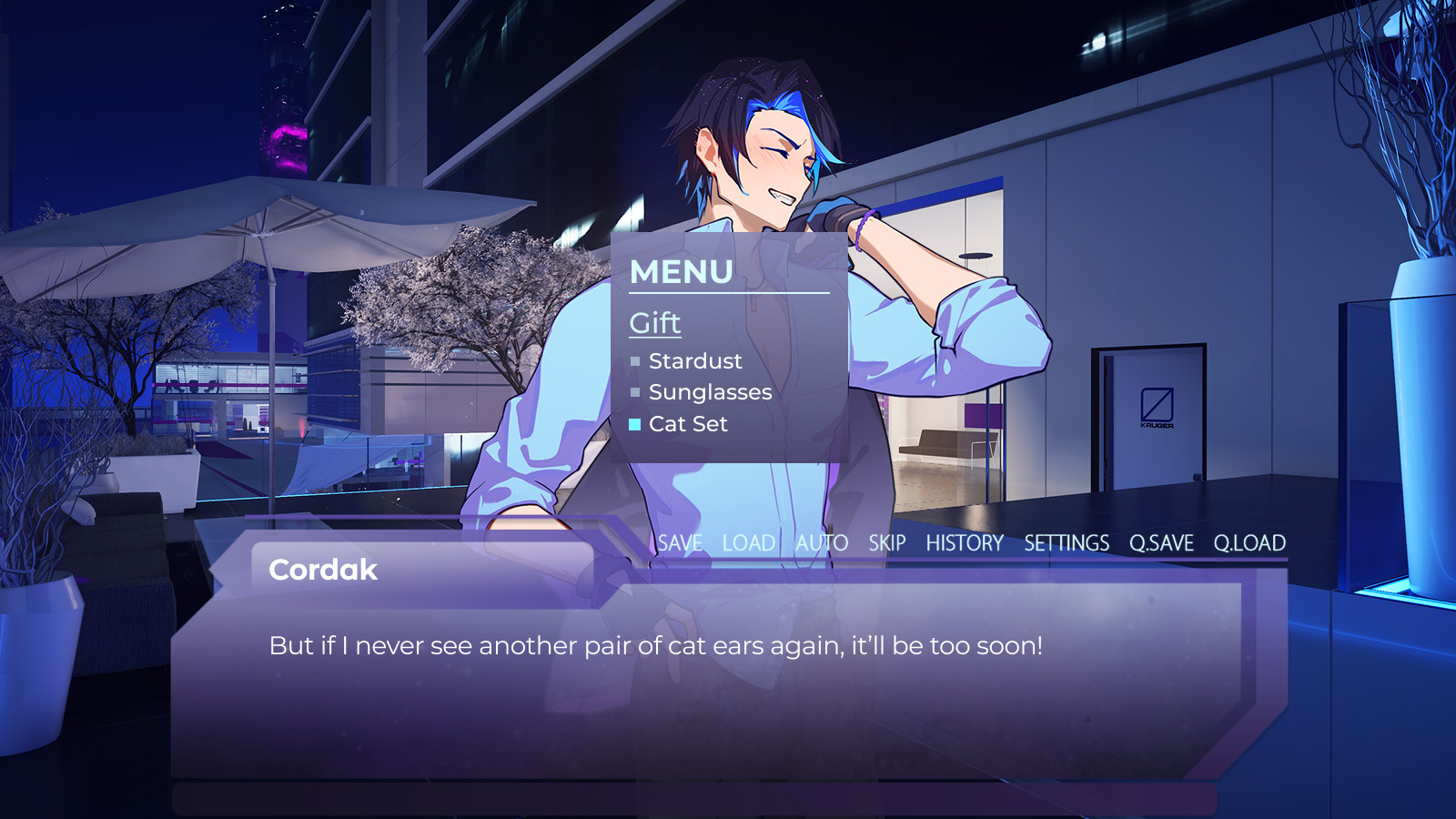Choose the Sunglasses gift

click(710, 392)
